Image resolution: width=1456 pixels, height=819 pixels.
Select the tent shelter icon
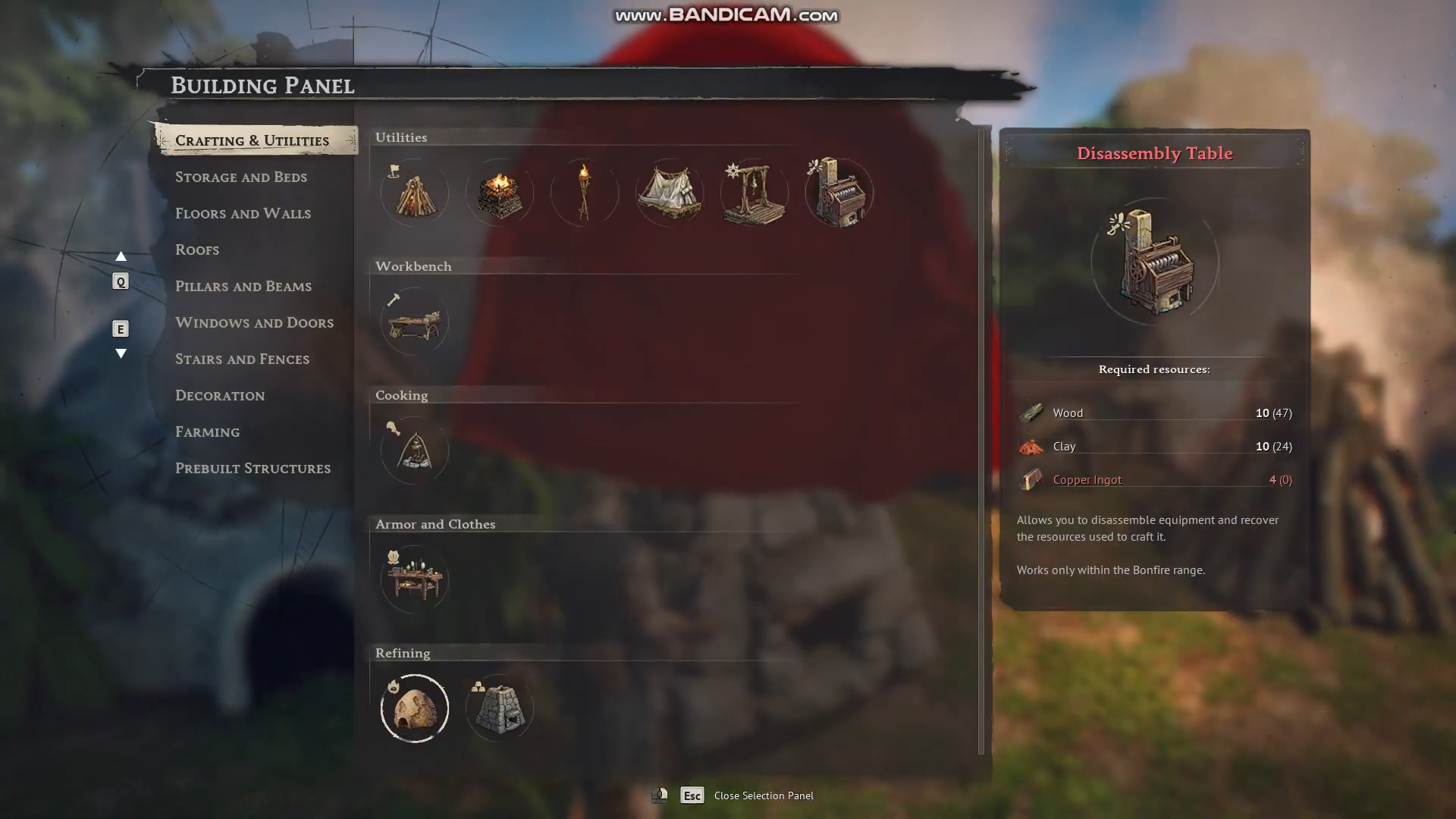pyautogui.click(x=670, y=193)
